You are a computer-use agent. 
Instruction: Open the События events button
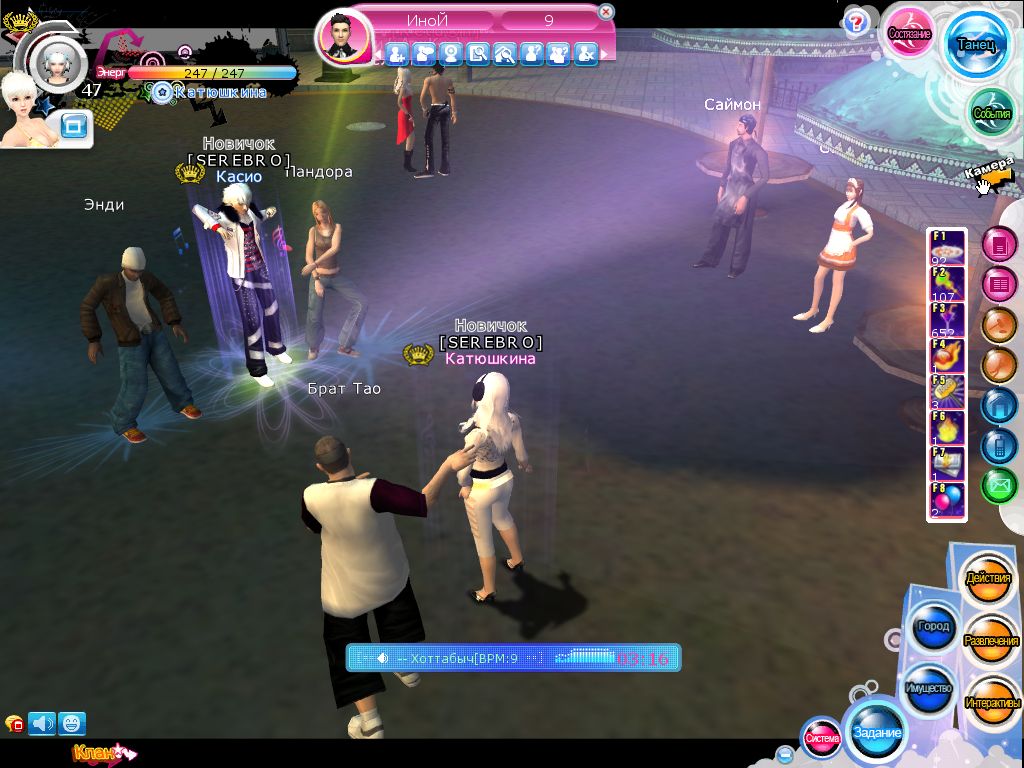pyautogui.click(x=992, y=113)
